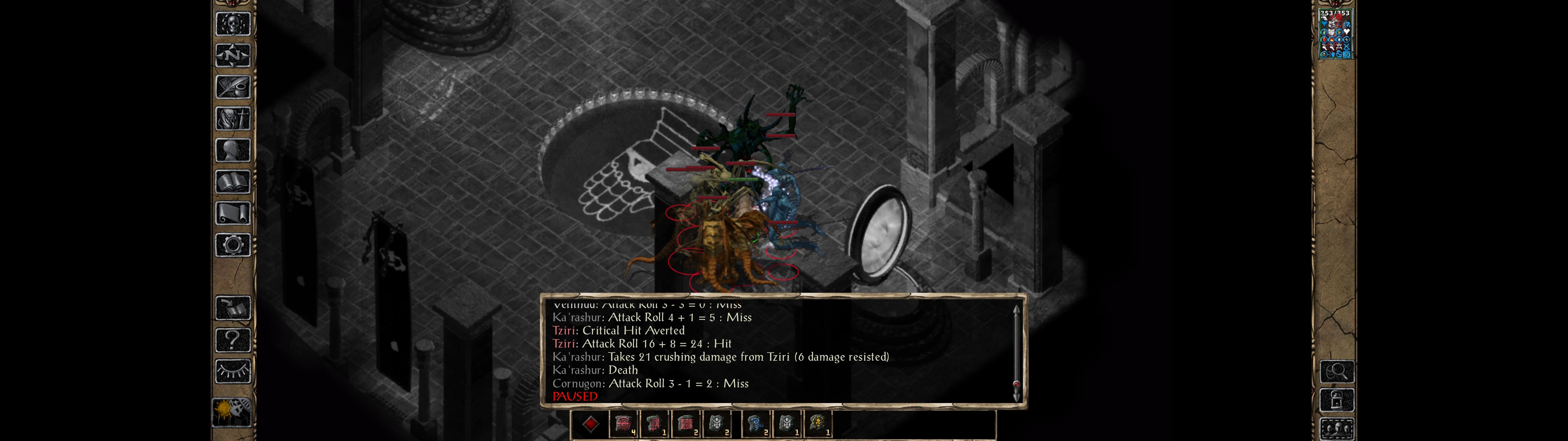Viewport: 1568px width, 441px height.
Task: Open the journal quill icon
Action: [x=232, y=87]
